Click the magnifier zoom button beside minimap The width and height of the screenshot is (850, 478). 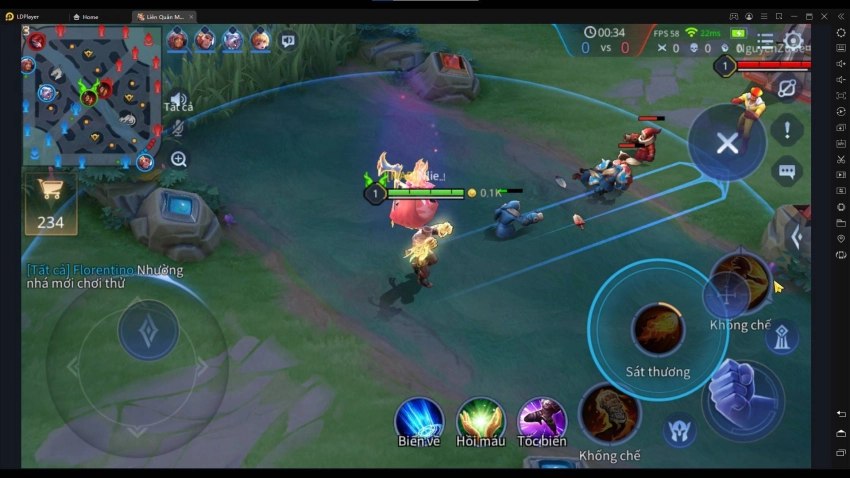coord(178,159)
